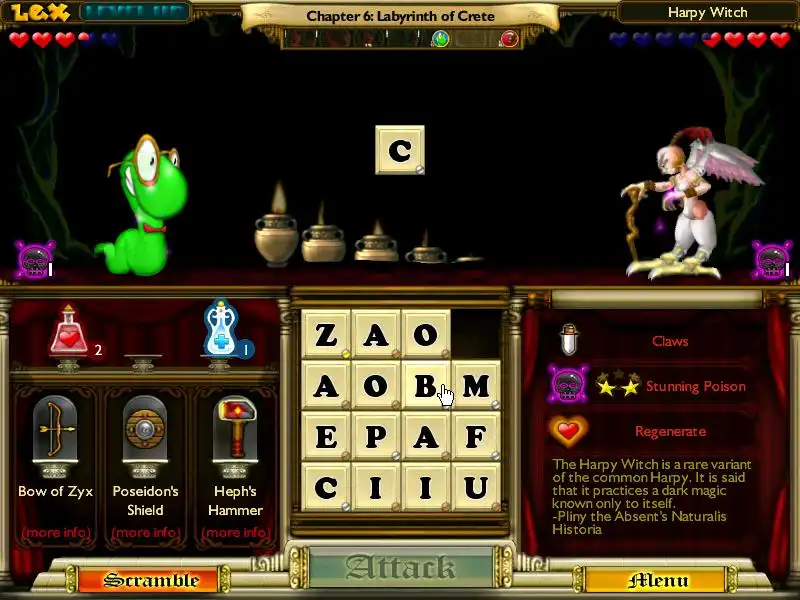Select the E letter tile
This screenshot has height=600, width=800.
(326, 436)
